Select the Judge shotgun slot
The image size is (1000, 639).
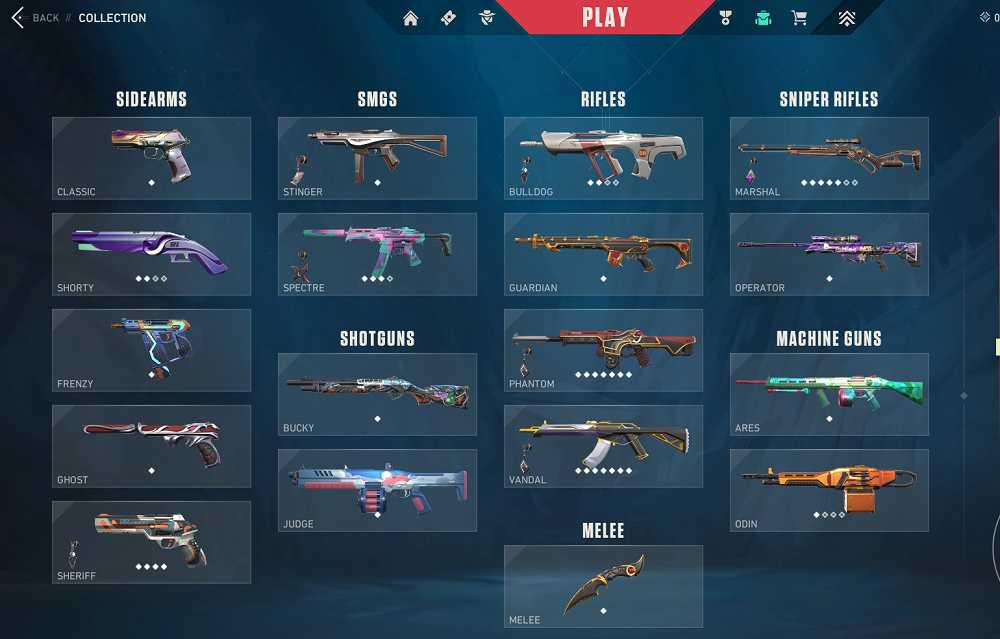[377, 490]
